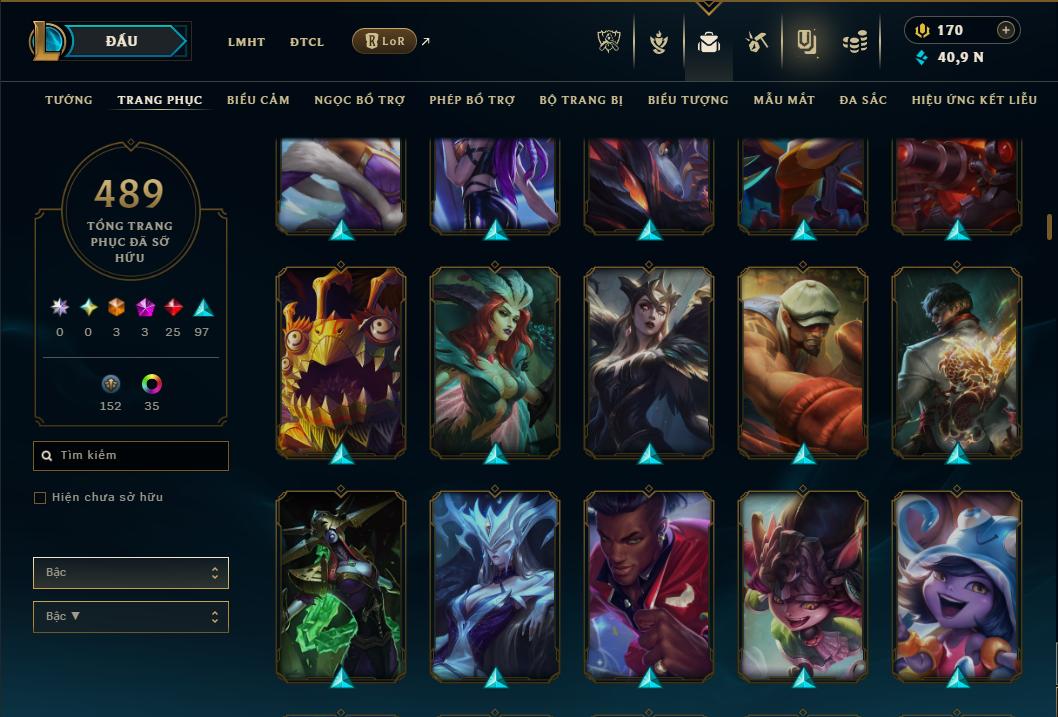Screen dimensions: 1058x717
Task: Open the coin stack store icon
Action: [854, 42]
